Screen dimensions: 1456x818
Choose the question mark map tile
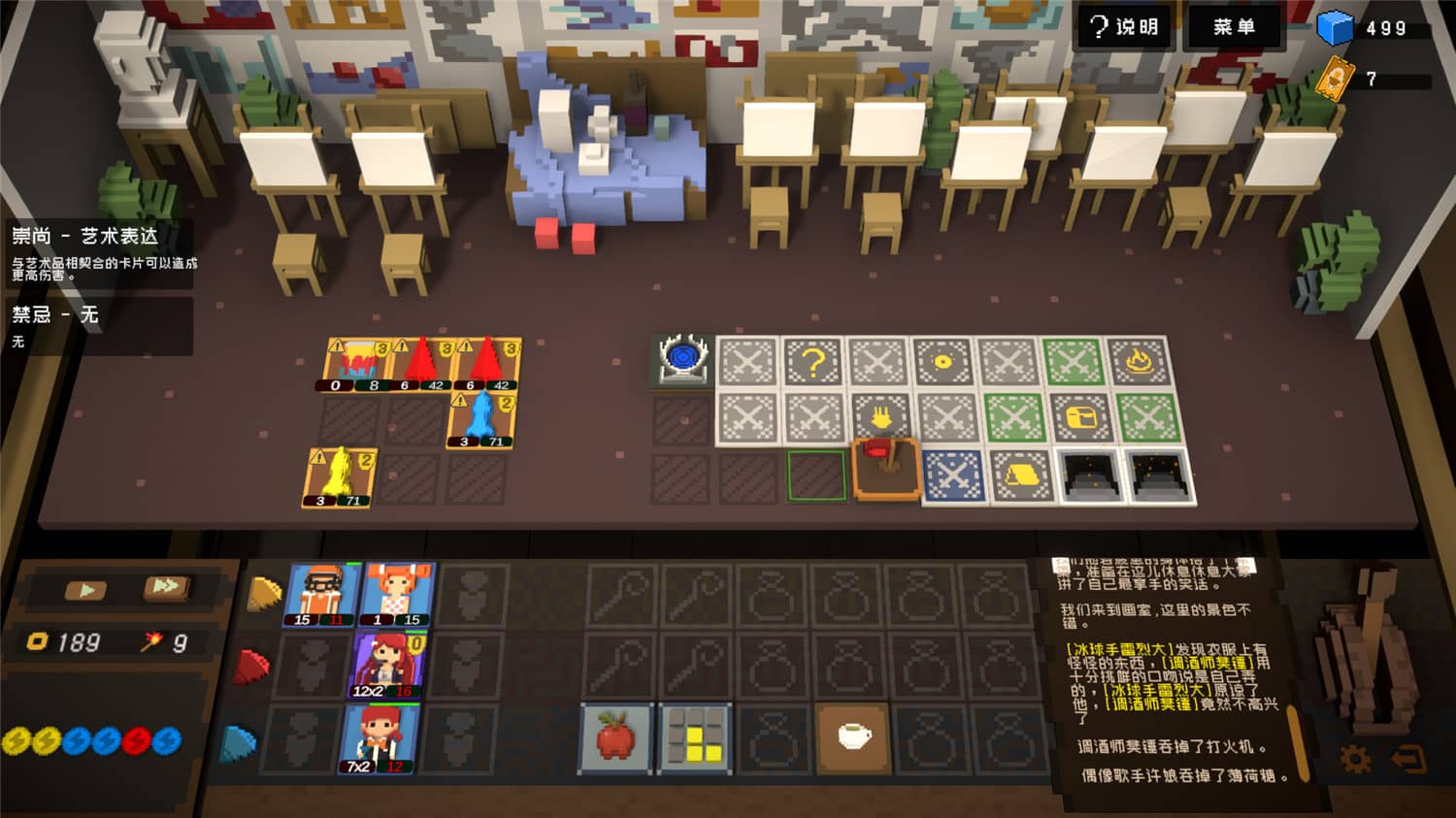tap(813, 363)
